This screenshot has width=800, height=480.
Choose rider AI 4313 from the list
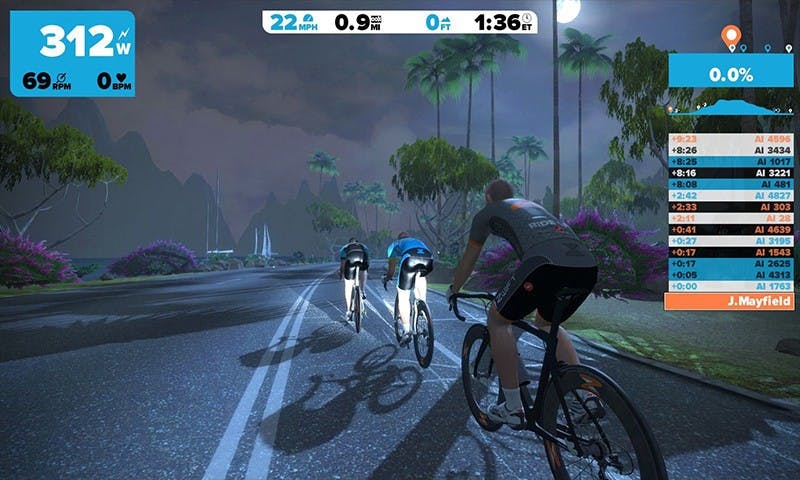tap(730, 274)
